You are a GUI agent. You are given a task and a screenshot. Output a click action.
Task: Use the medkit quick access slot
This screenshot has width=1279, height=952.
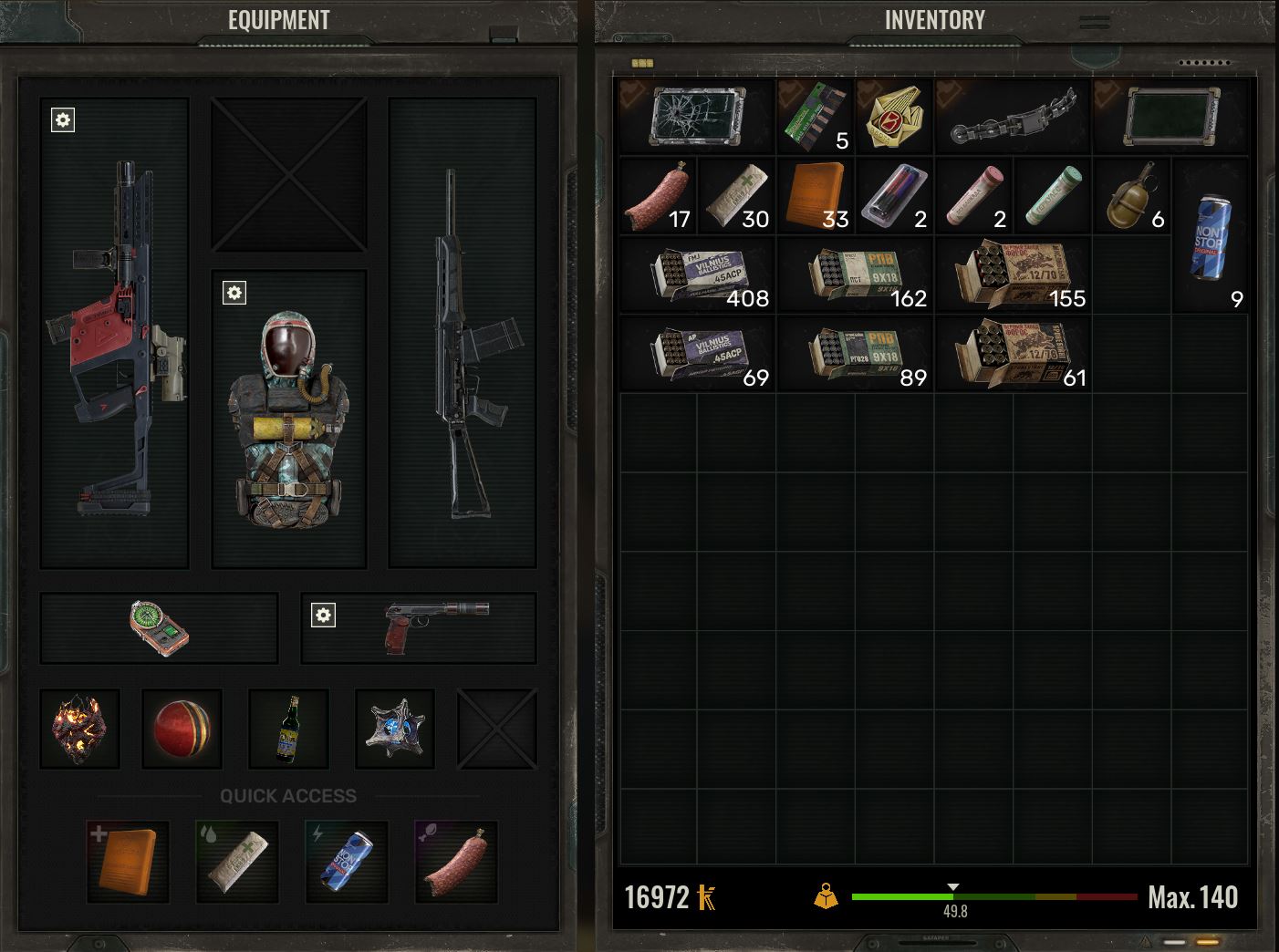point(128,862)
